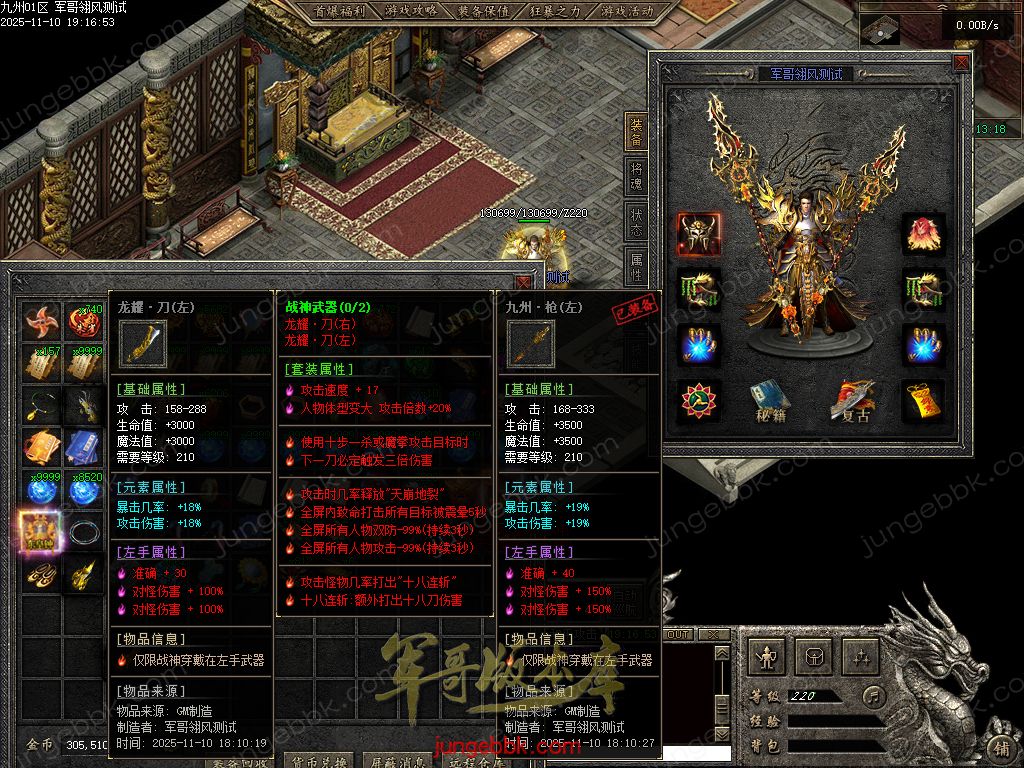Select the 装备 equipment tab
The image size is (1024, 768).
coord(636,131)
